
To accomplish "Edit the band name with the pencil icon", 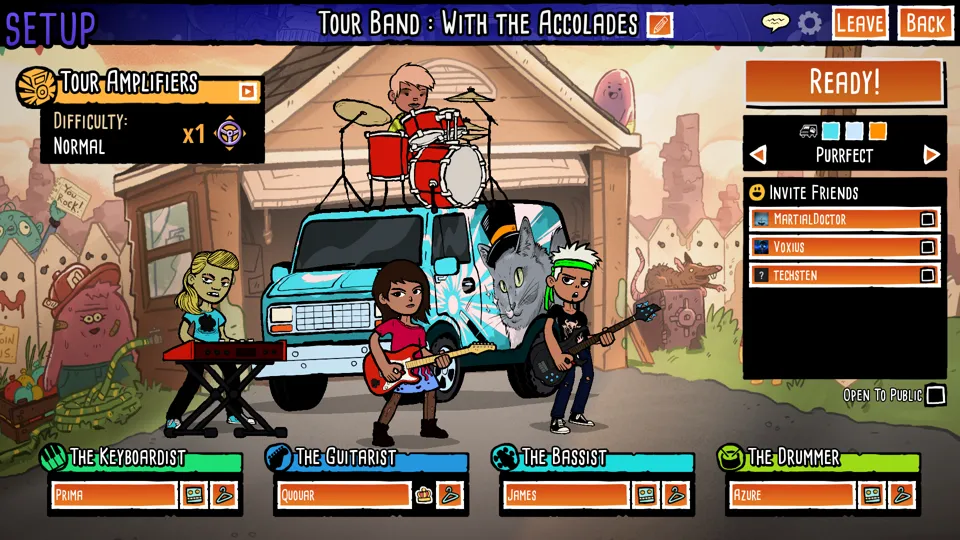I will pyautogui.click(x=659, y=24).
